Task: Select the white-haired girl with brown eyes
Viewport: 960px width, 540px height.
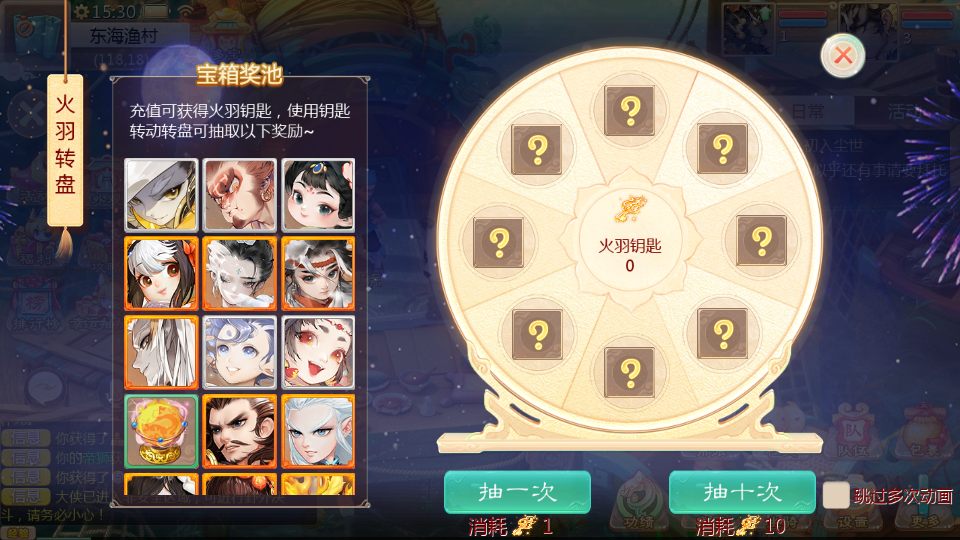Action: click(x=161, y=273)
